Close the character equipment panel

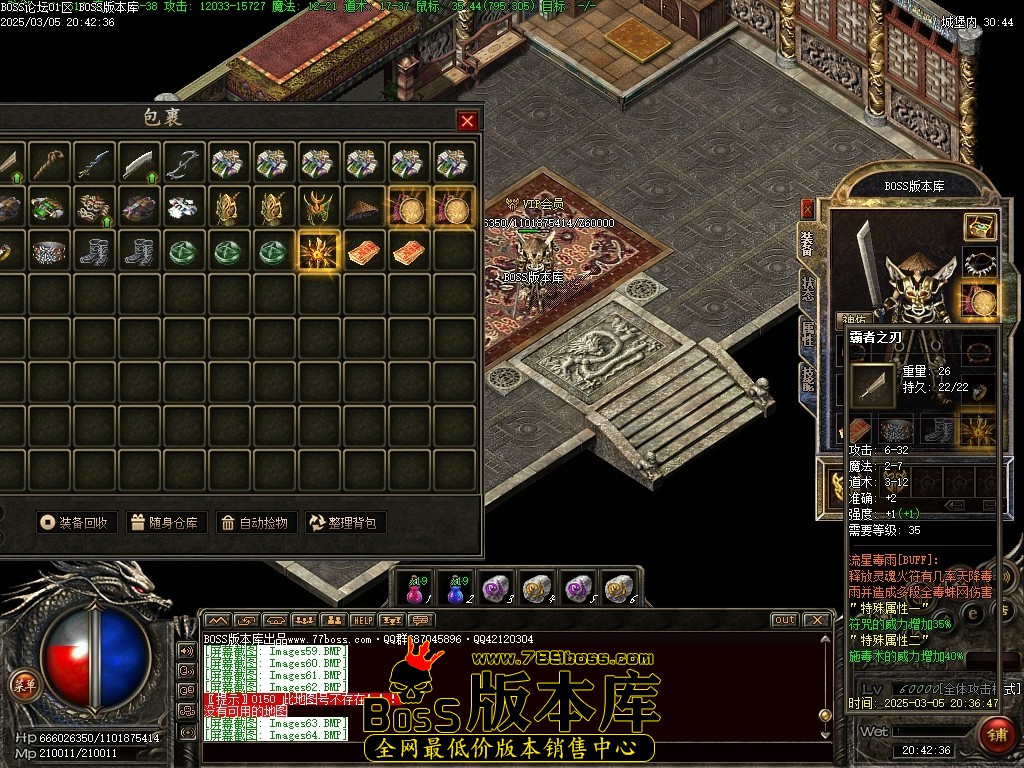(807, 208)
